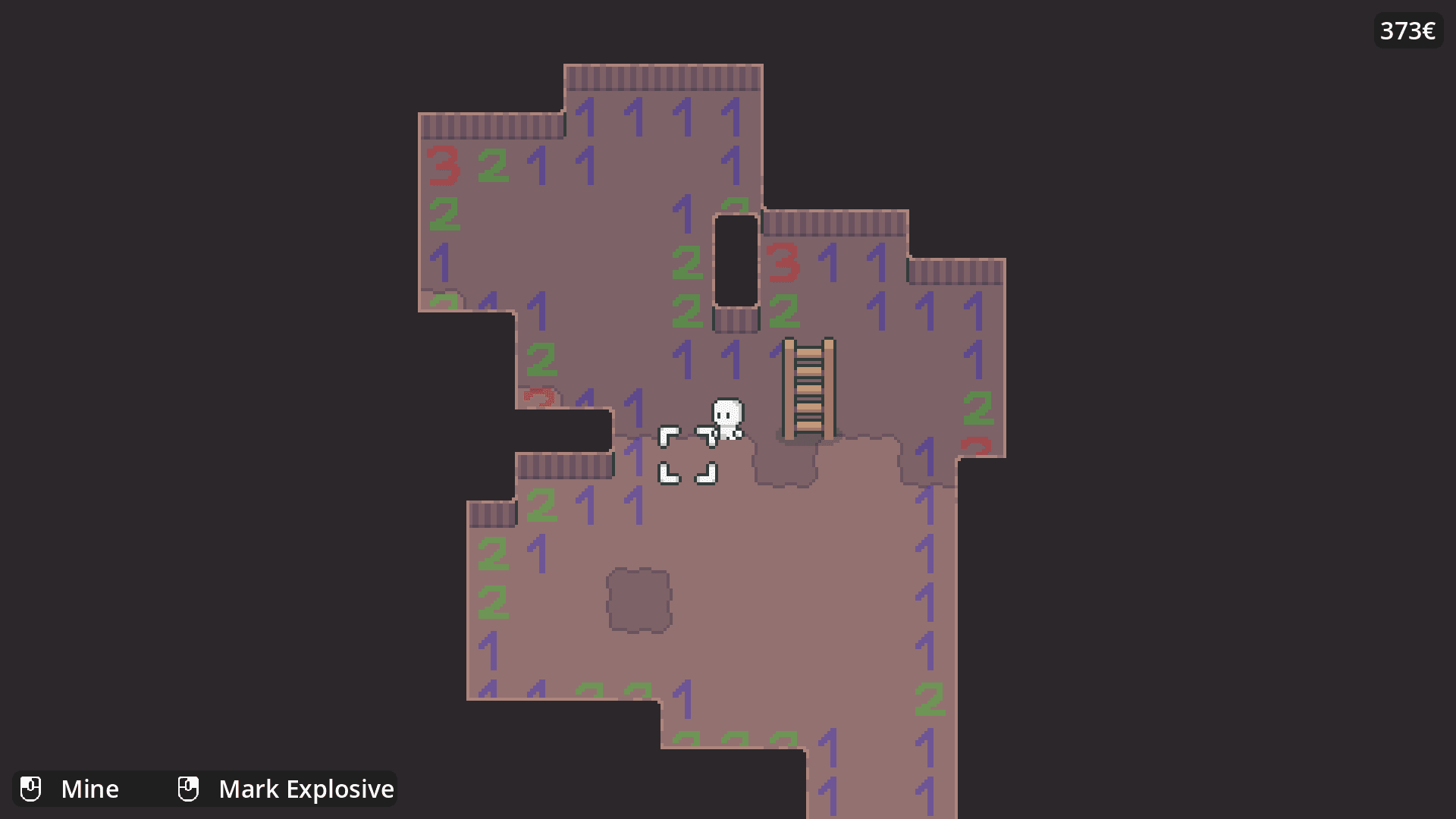Click the red 3 tile near the top left
Image resolution: width=1456 pixels, height=819 pixels.
coord(444,167)
